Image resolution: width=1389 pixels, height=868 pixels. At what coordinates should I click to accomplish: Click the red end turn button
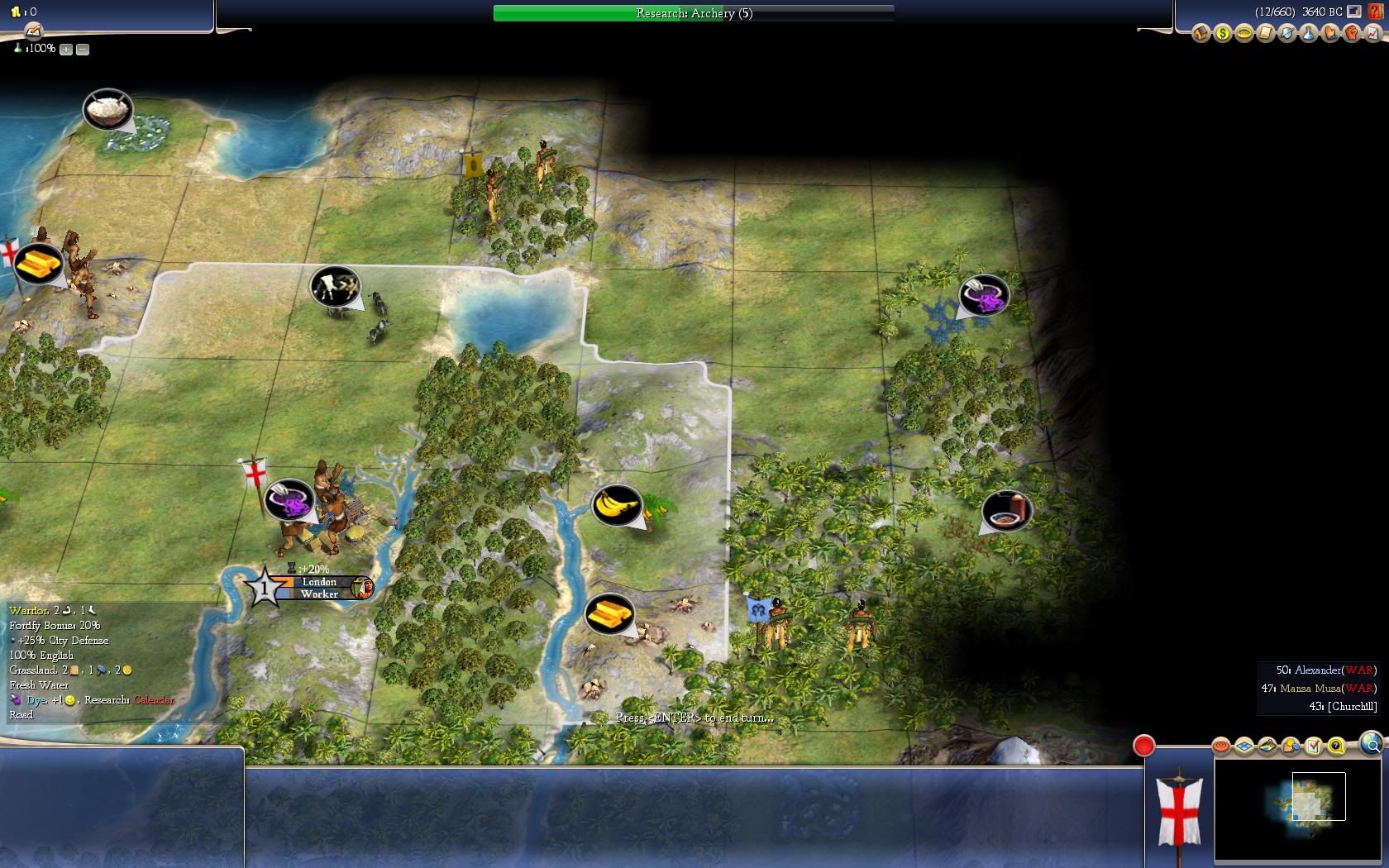pyautogui.click(x=1143, y=746)
